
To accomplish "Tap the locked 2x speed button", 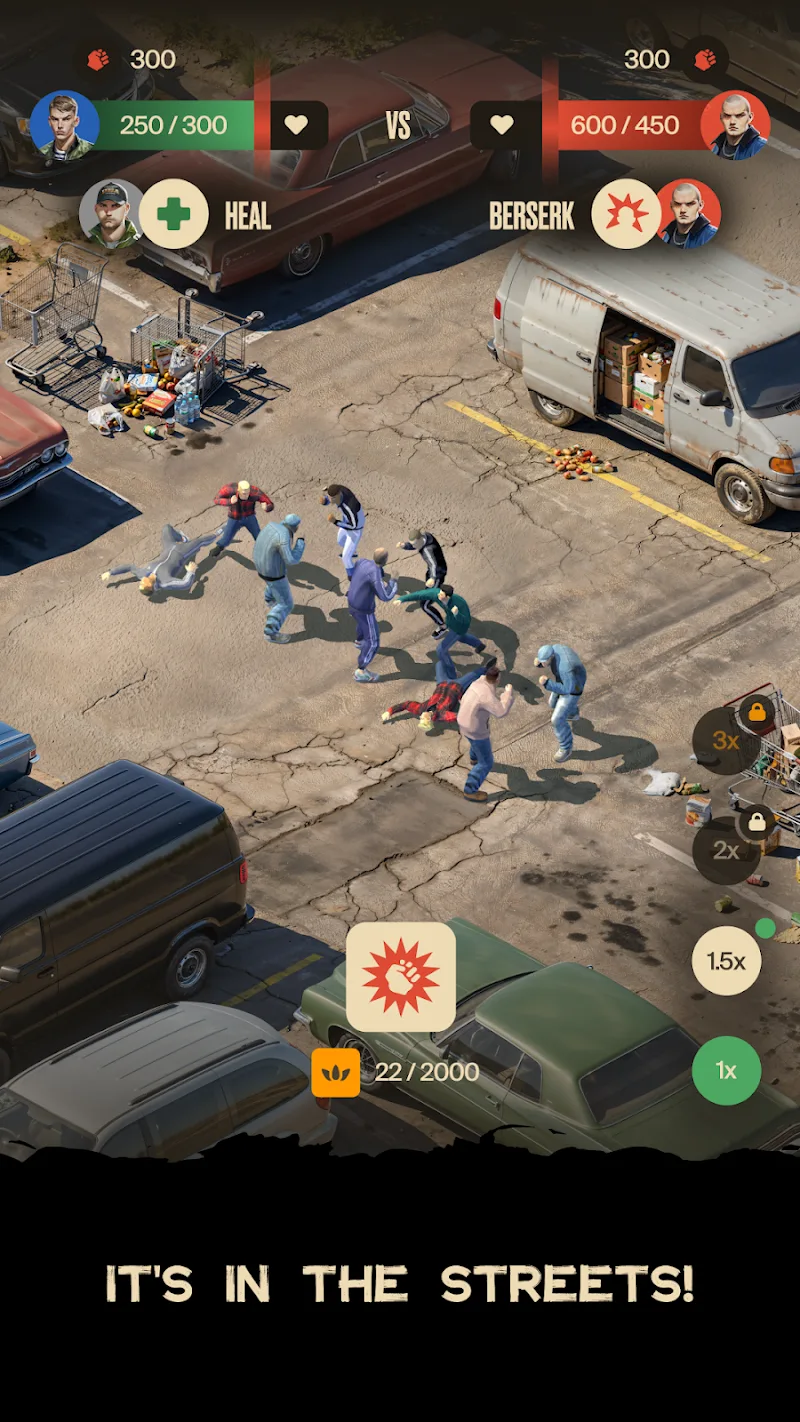I will click(726, 851).
